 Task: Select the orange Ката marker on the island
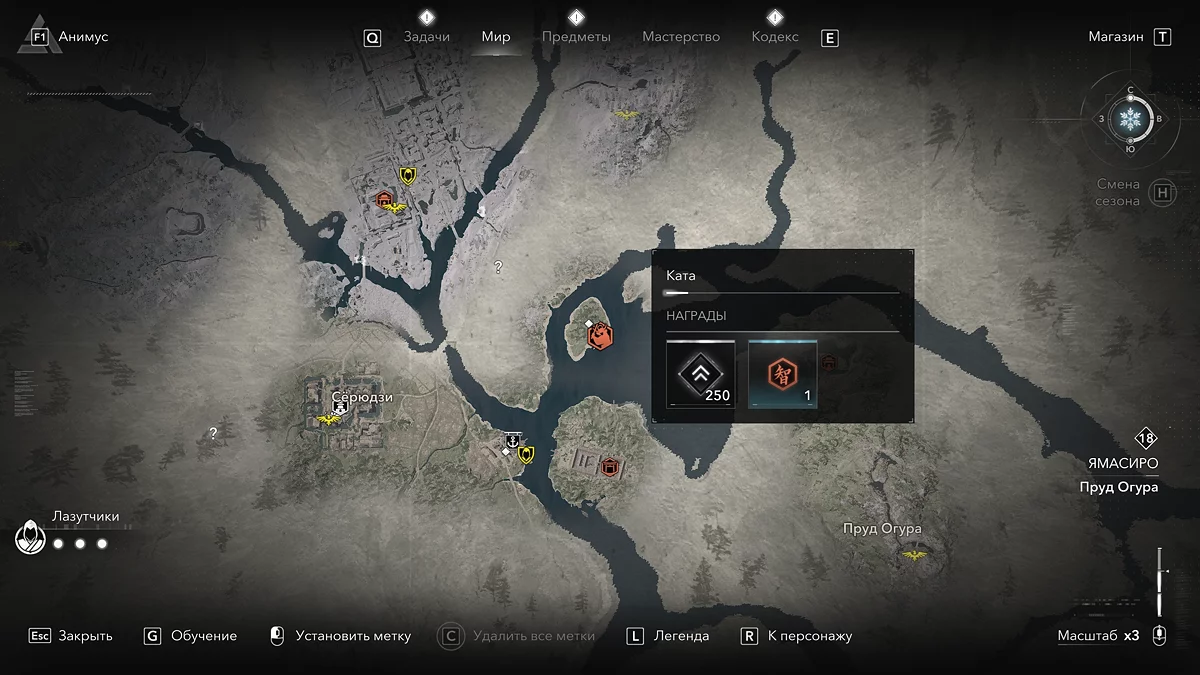600,337
